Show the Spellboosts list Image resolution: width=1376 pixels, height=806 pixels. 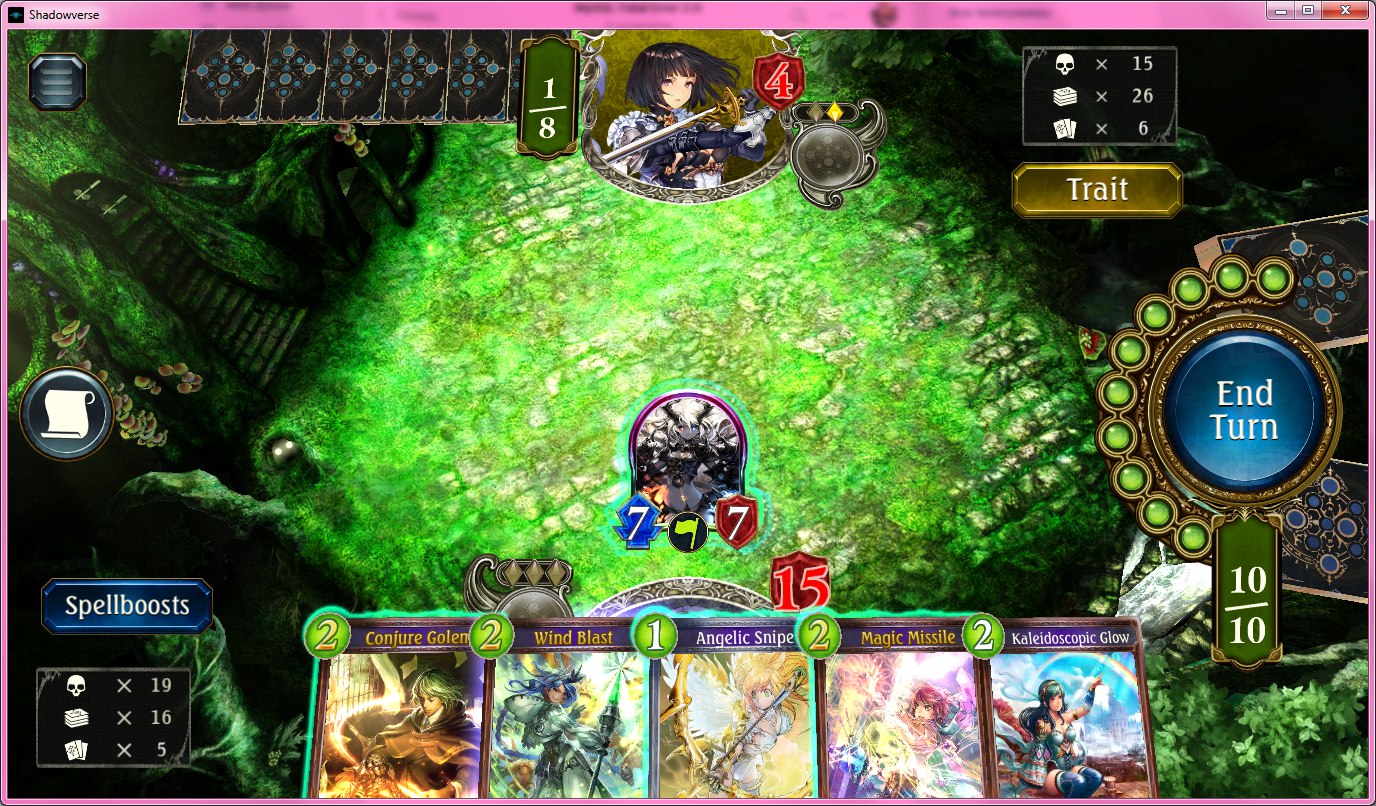click(x=127, y=605)
